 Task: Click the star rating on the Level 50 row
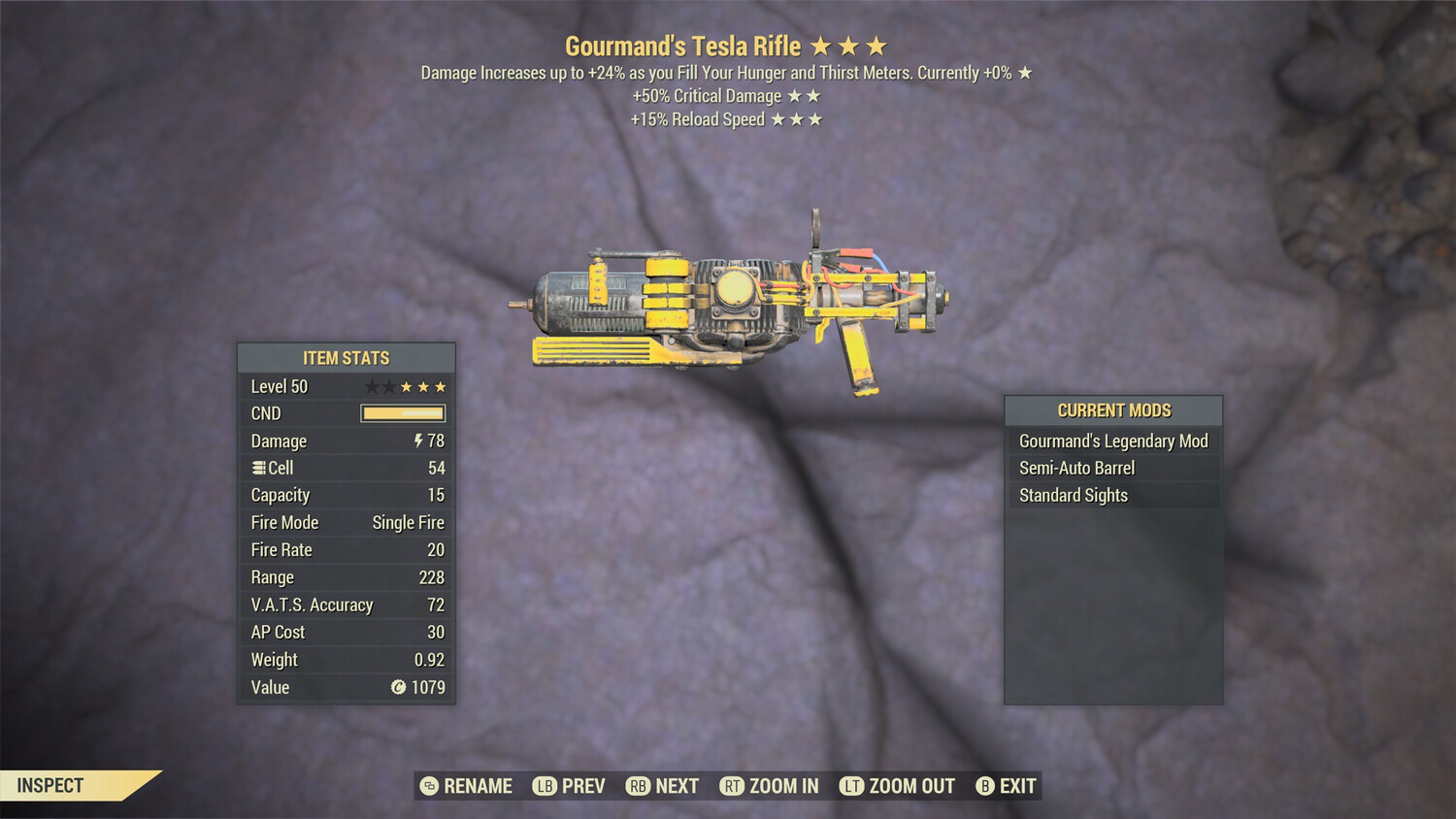click(x=405, y=385)
